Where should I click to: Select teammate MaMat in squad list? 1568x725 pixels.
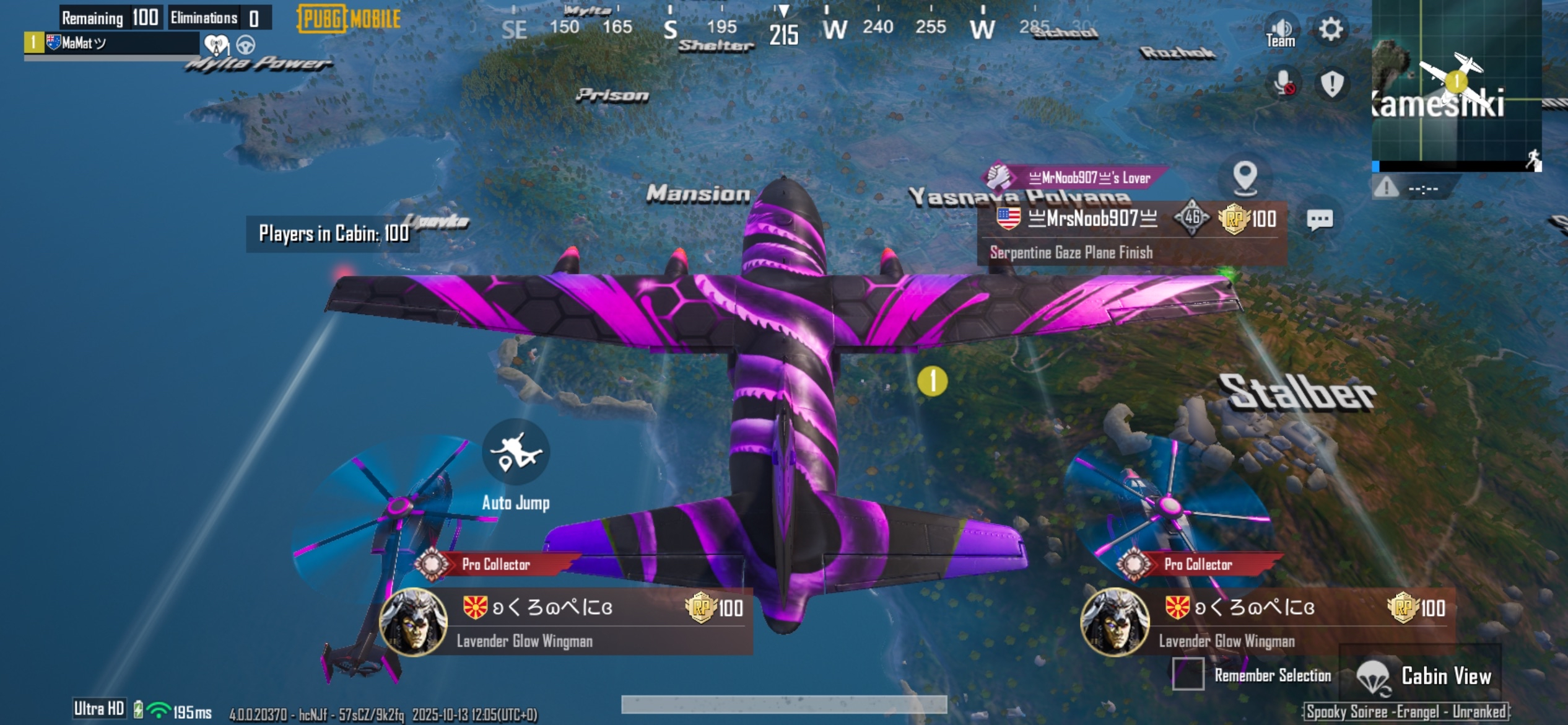[x=111, y=43]
